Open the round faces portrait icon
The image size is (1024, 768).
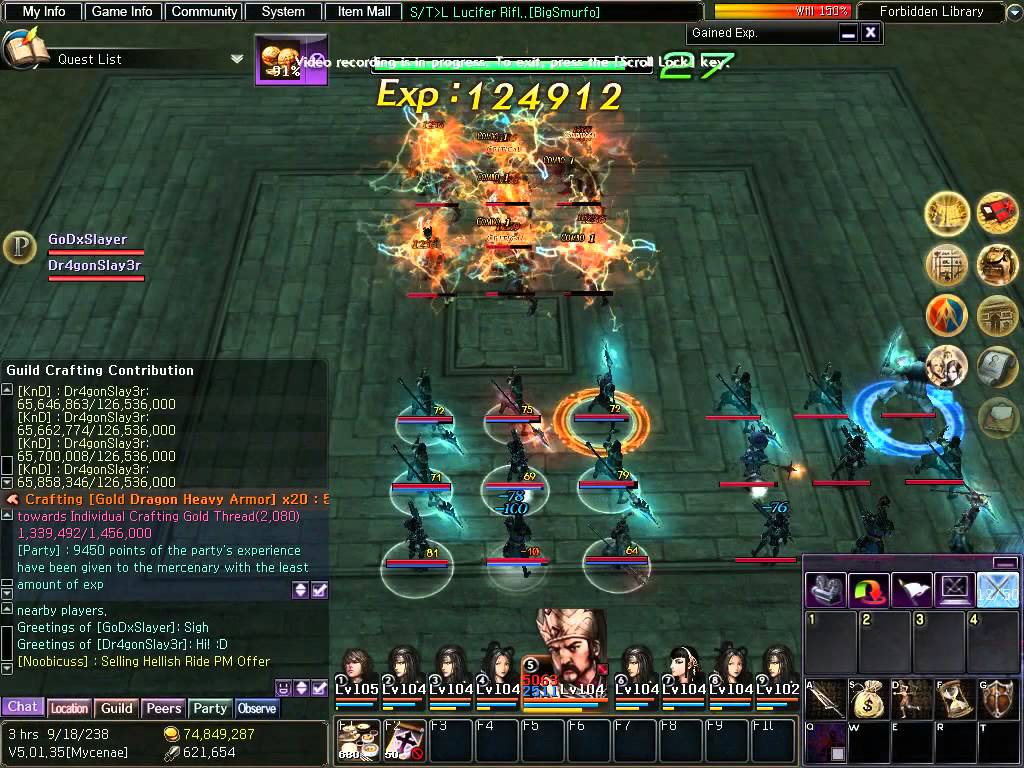coord(946,366)
